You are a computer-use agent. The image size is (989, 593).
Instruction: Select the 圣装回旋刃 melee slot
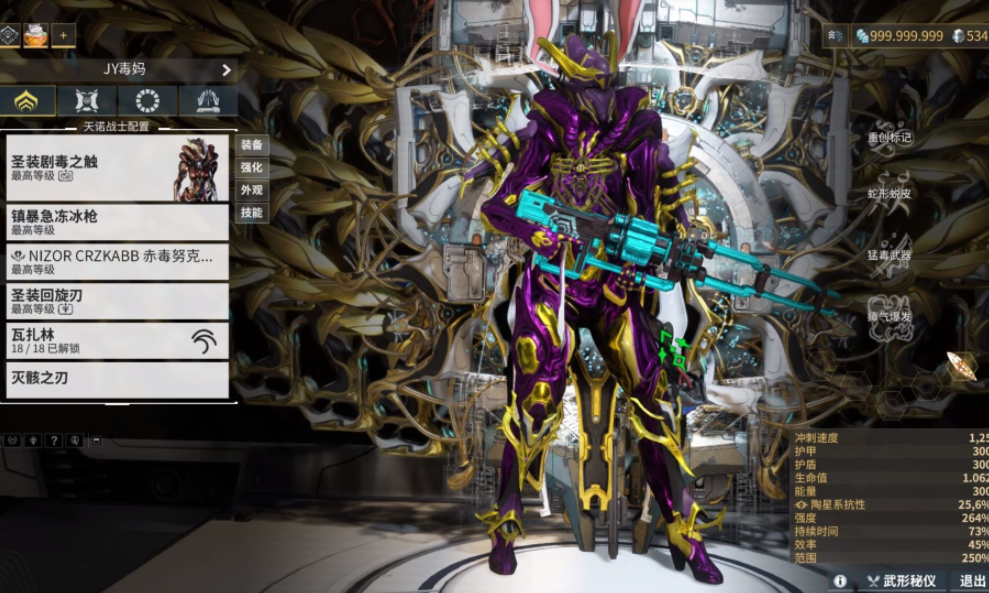coord(117,301)
